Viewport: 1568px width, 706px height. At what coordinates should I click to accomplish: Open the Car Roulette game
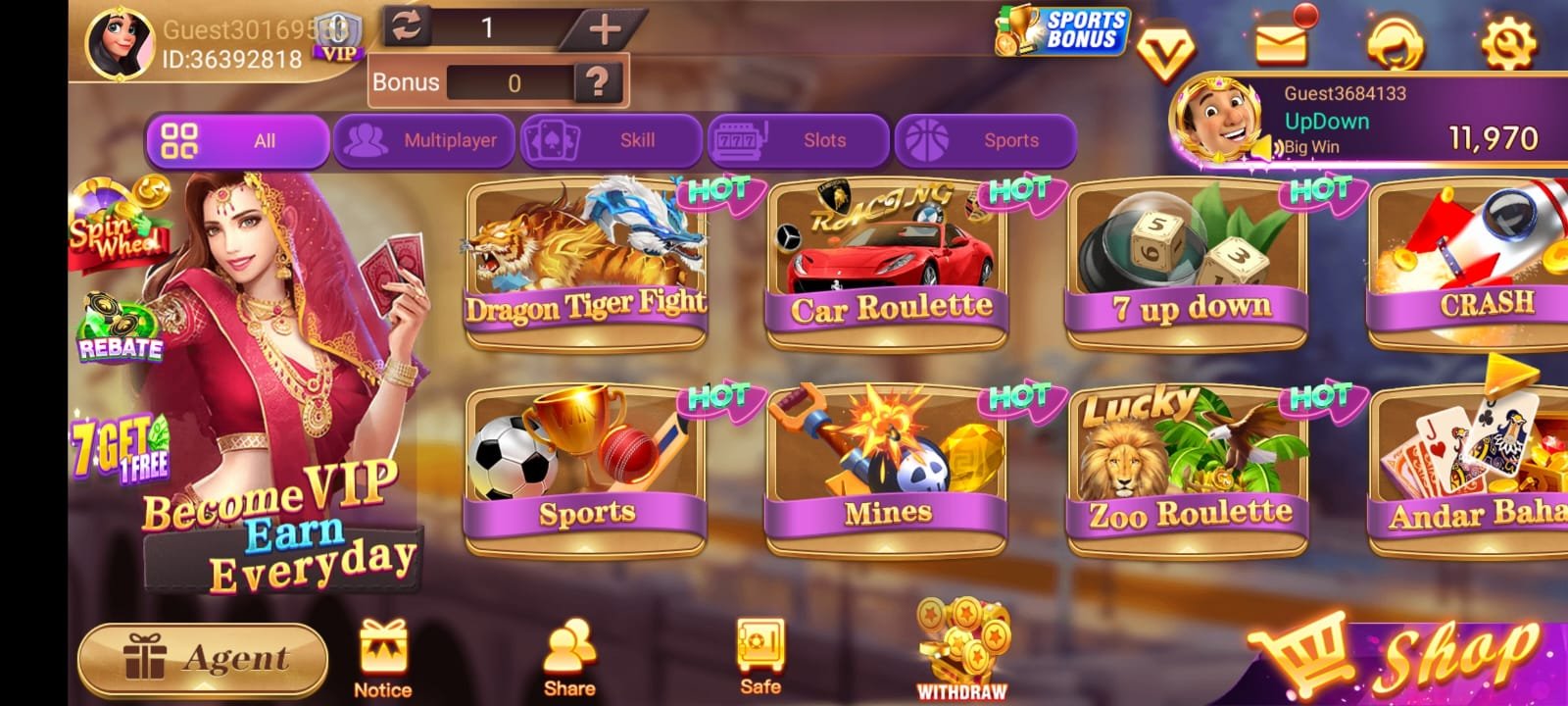[888, 265]
